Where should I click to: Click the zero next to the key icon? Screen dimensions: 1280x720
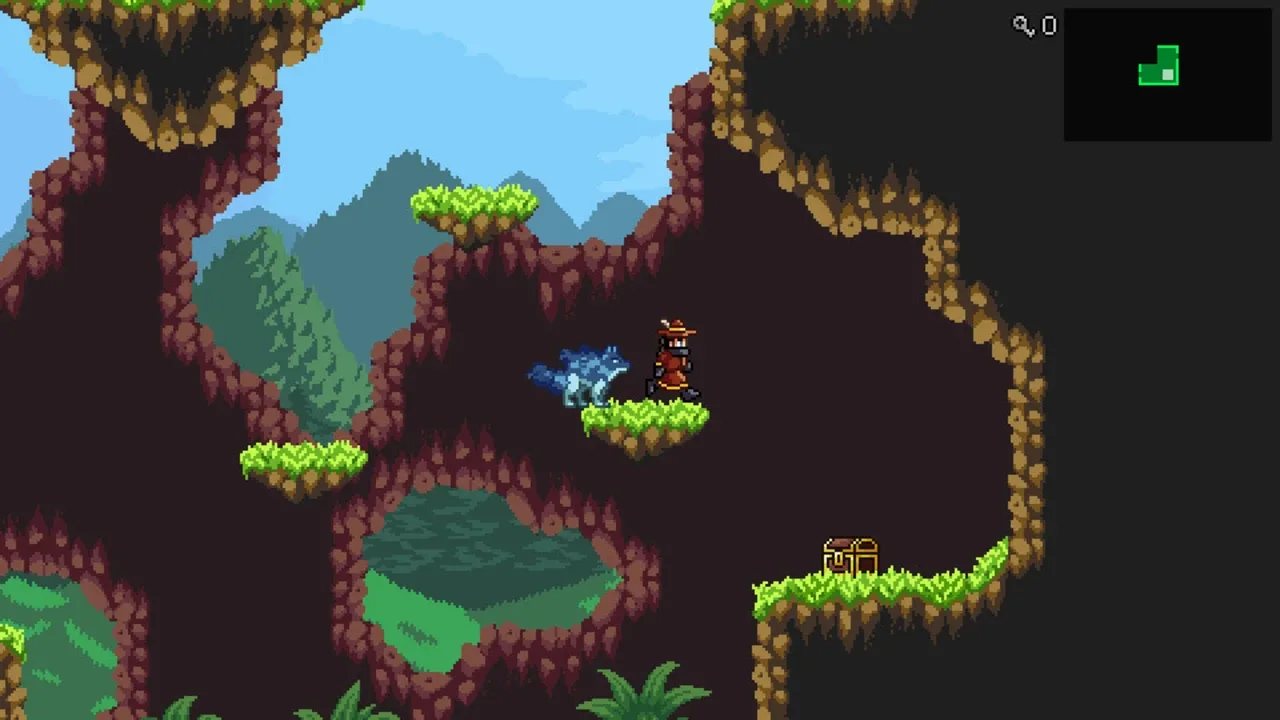(x=1048, y=26)
